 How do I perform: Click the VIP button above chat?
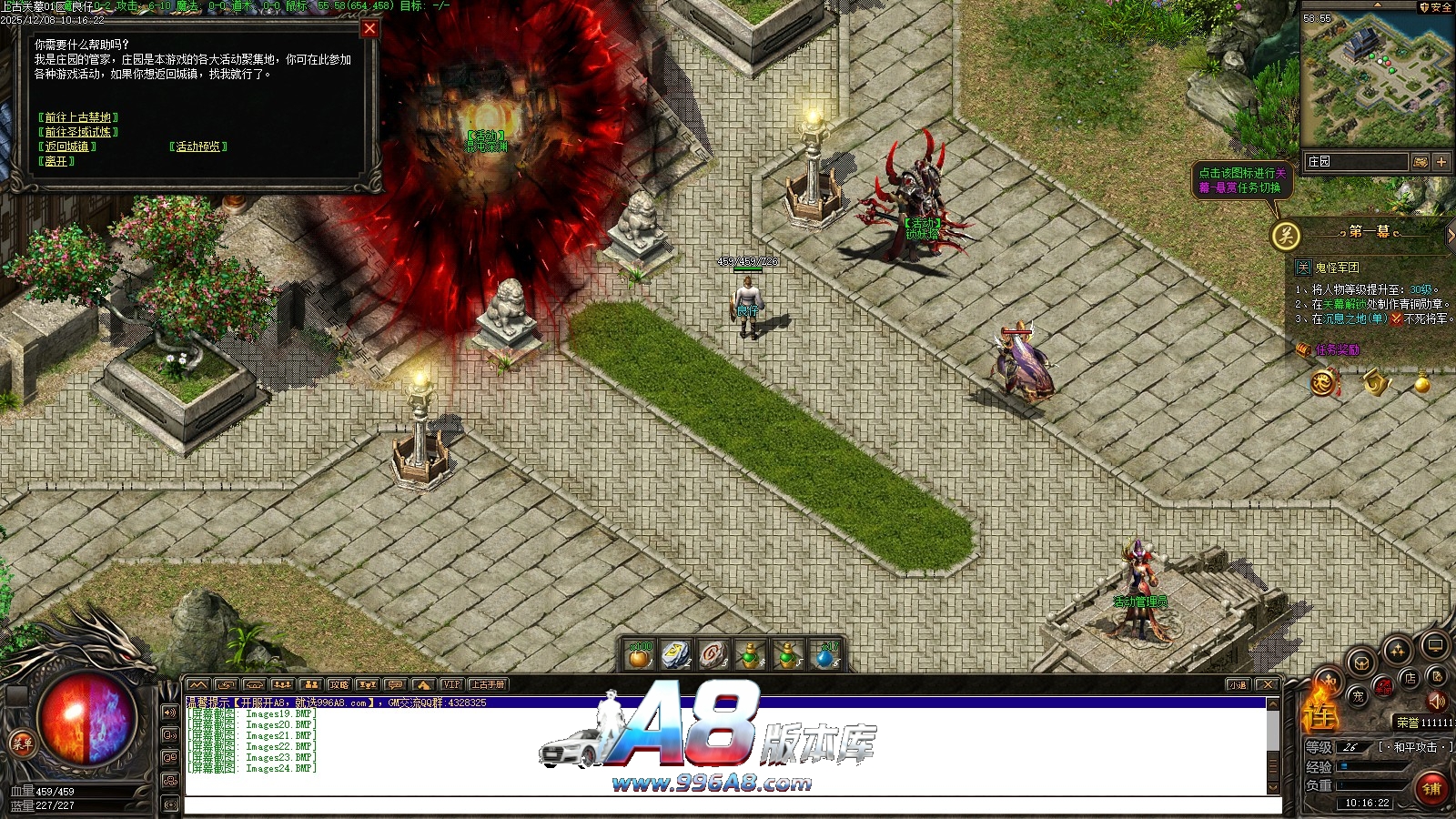point(451,684)
